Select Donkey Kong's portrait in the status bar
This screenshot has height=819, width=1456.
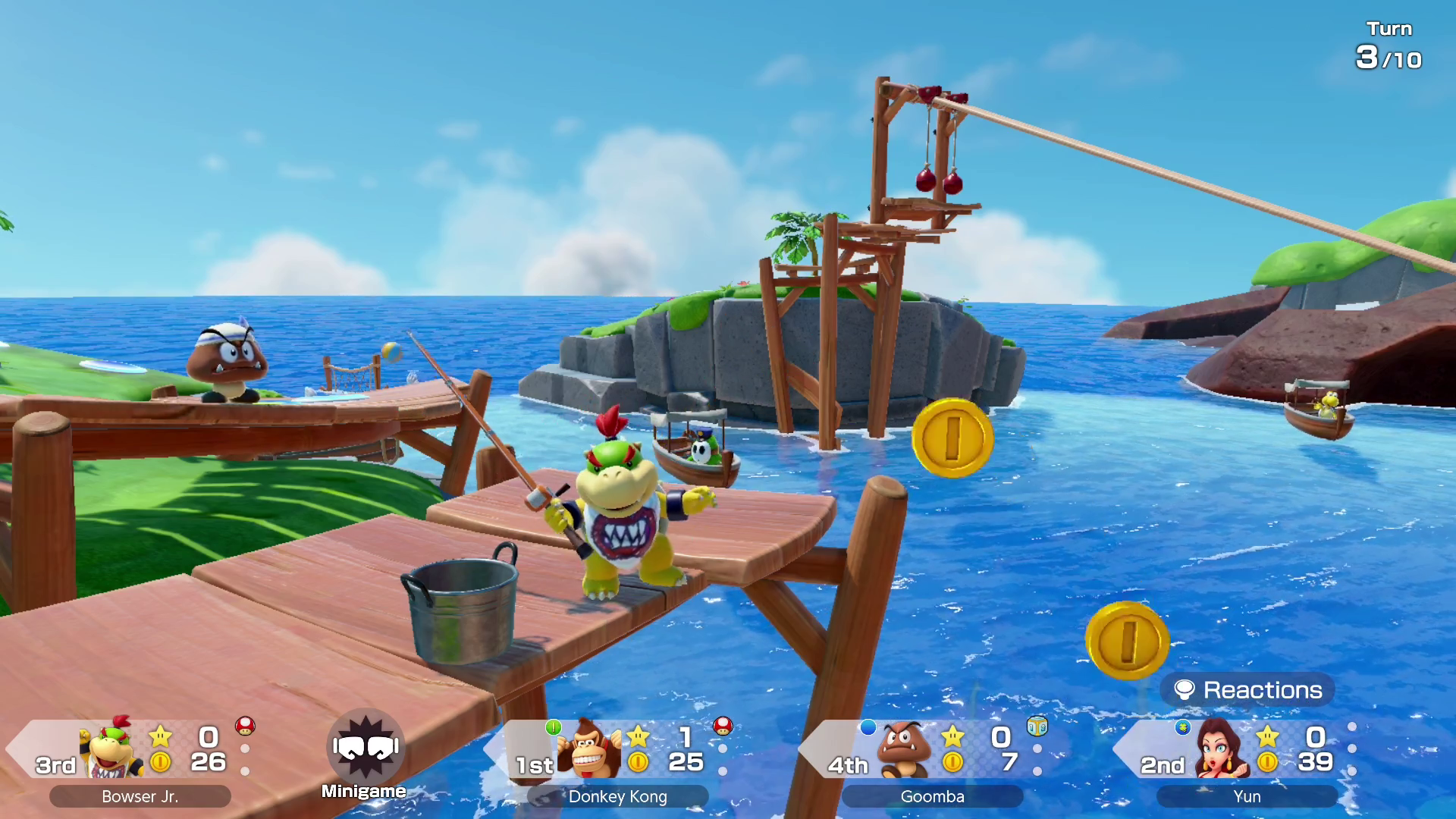tap(589, 750)
